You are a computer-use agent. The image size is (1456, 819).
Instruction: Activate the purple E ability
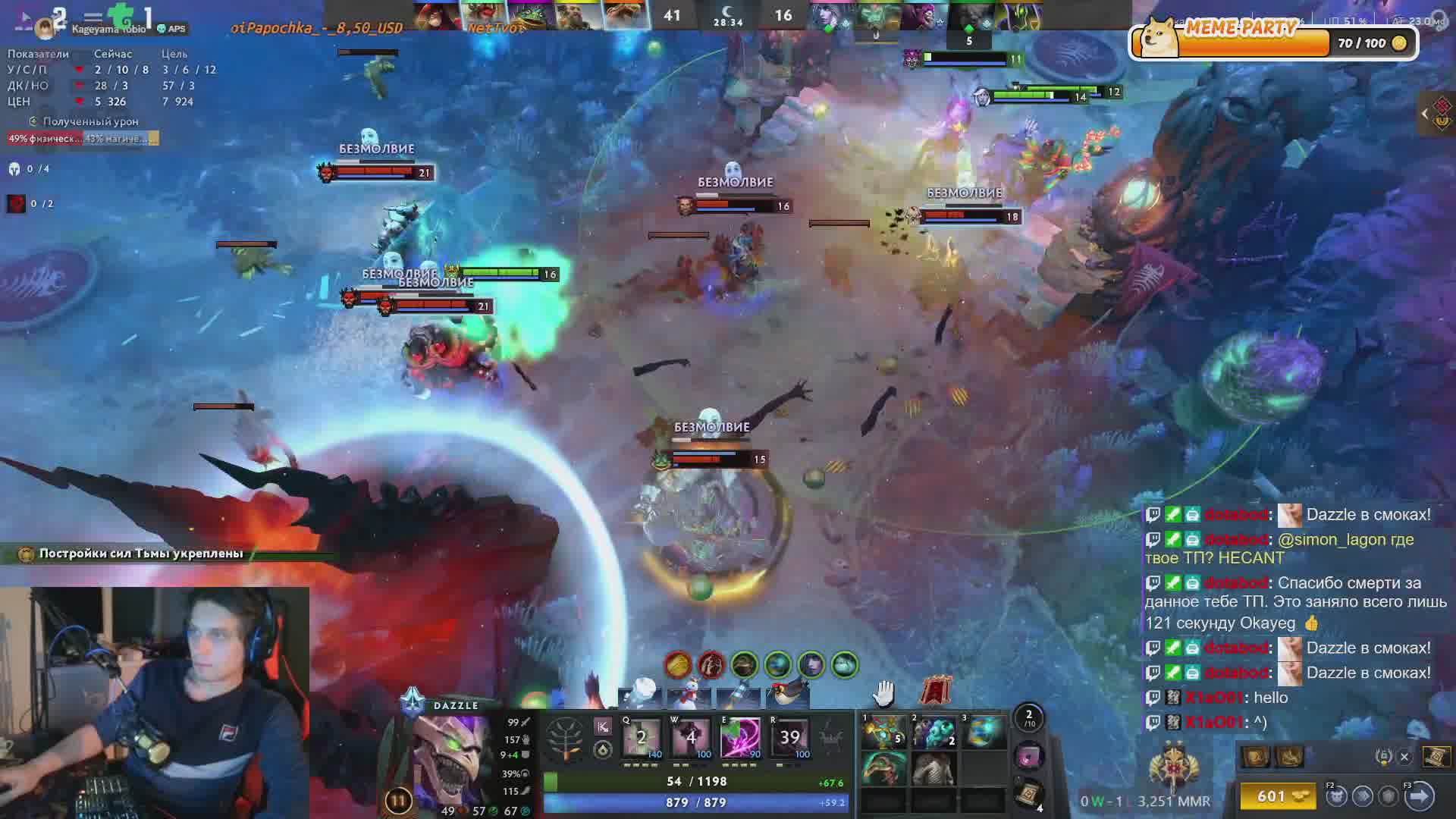tap(740, 737)
